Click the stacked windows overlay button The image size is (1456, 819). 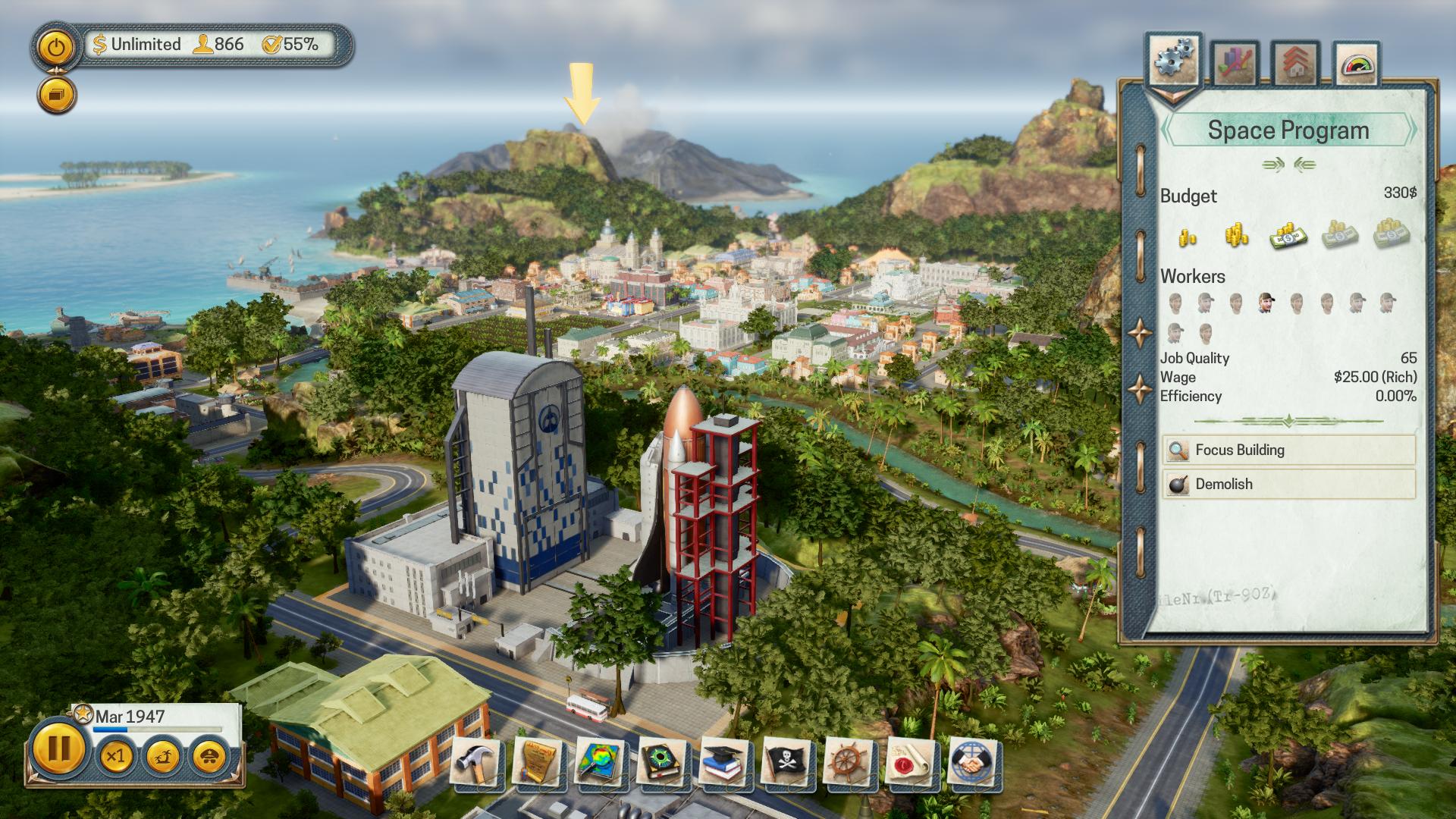pyautogui.click(x=57, y=95)
